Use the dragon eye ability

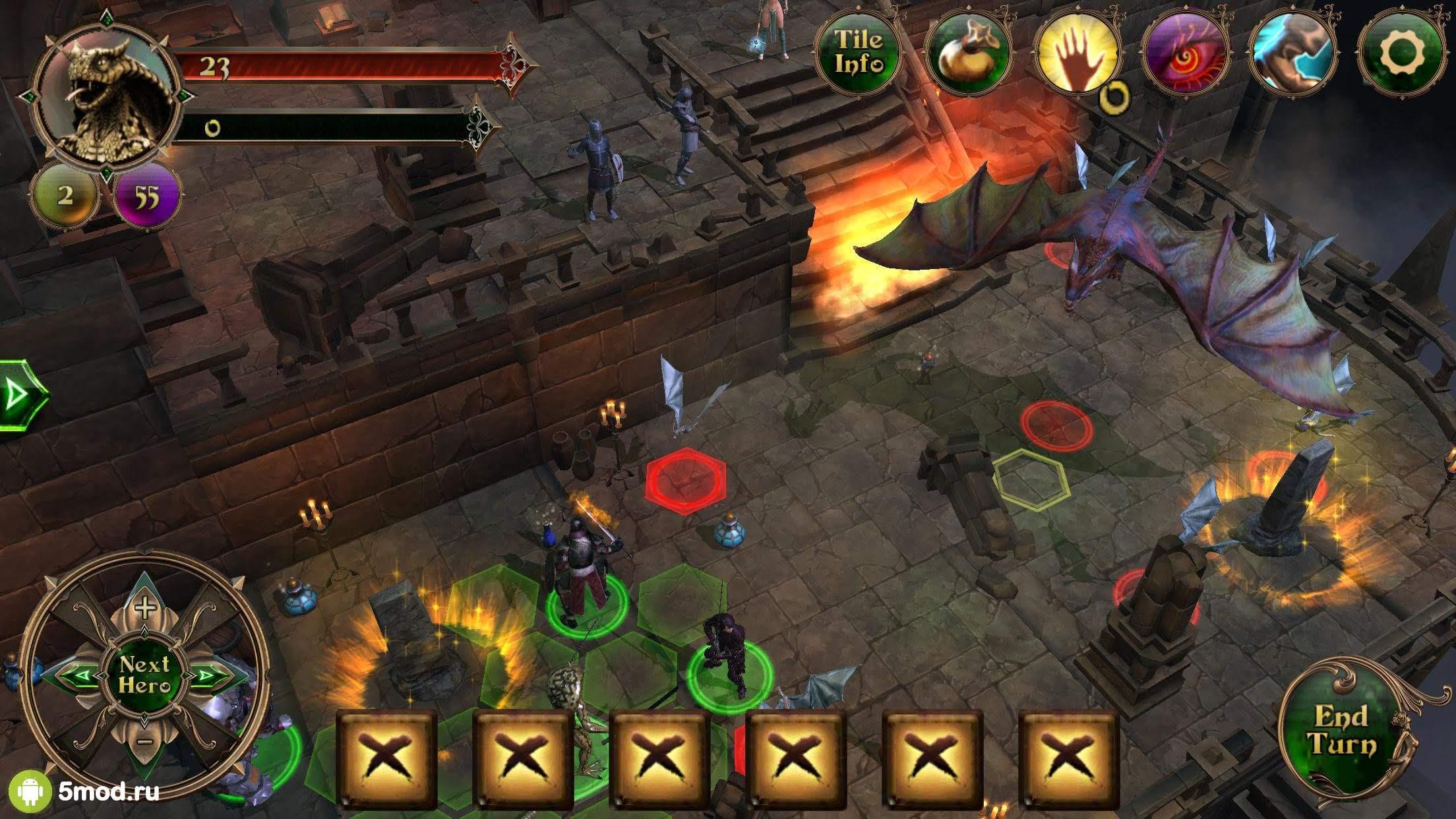[1185, 51]
